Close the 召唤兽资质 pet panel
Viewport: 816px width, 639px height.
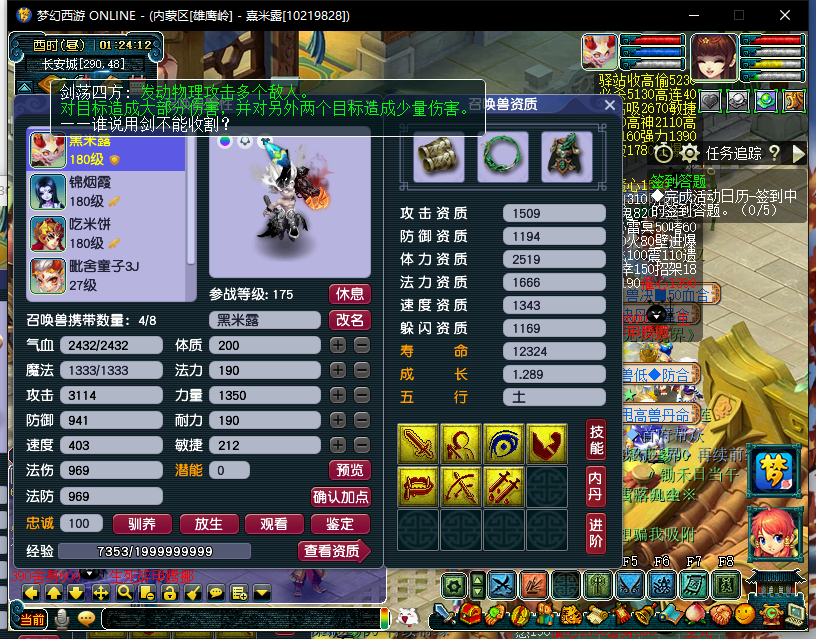click(610, 103)
